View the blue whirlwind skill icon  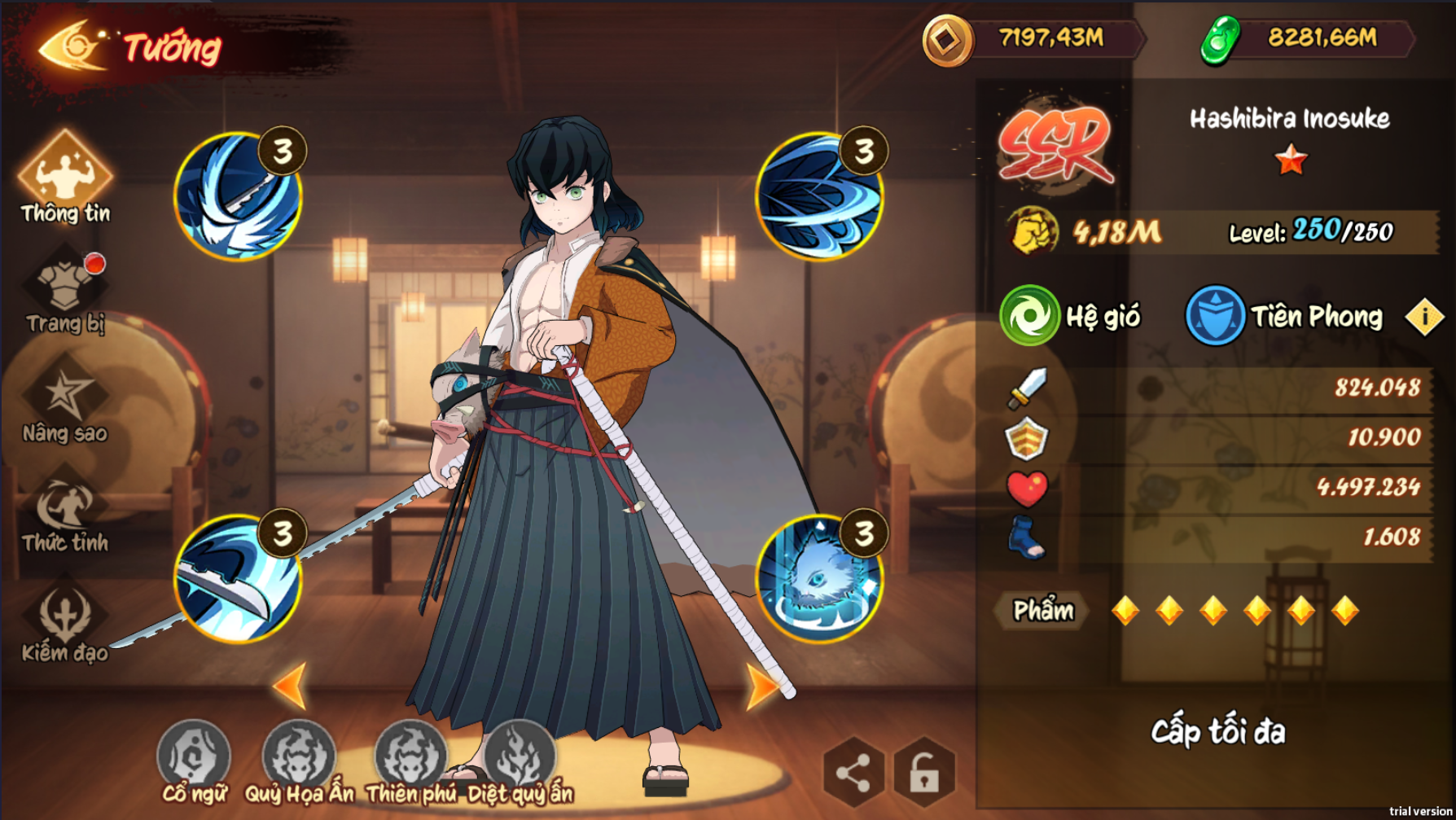pos(819,195)
